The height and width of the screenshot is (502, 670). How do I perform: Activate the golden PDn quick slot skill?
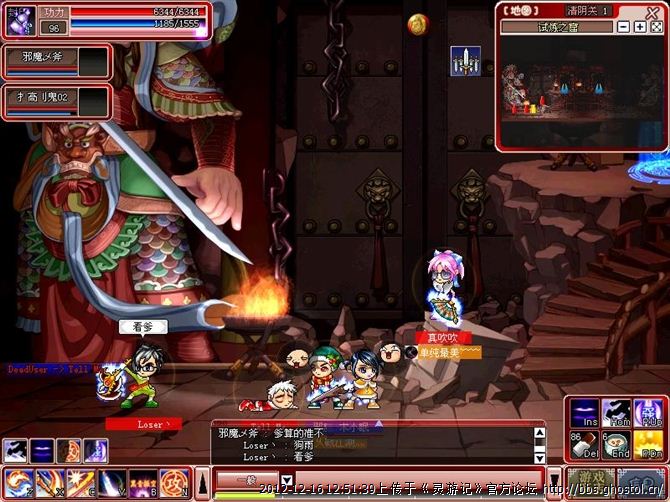646,442
